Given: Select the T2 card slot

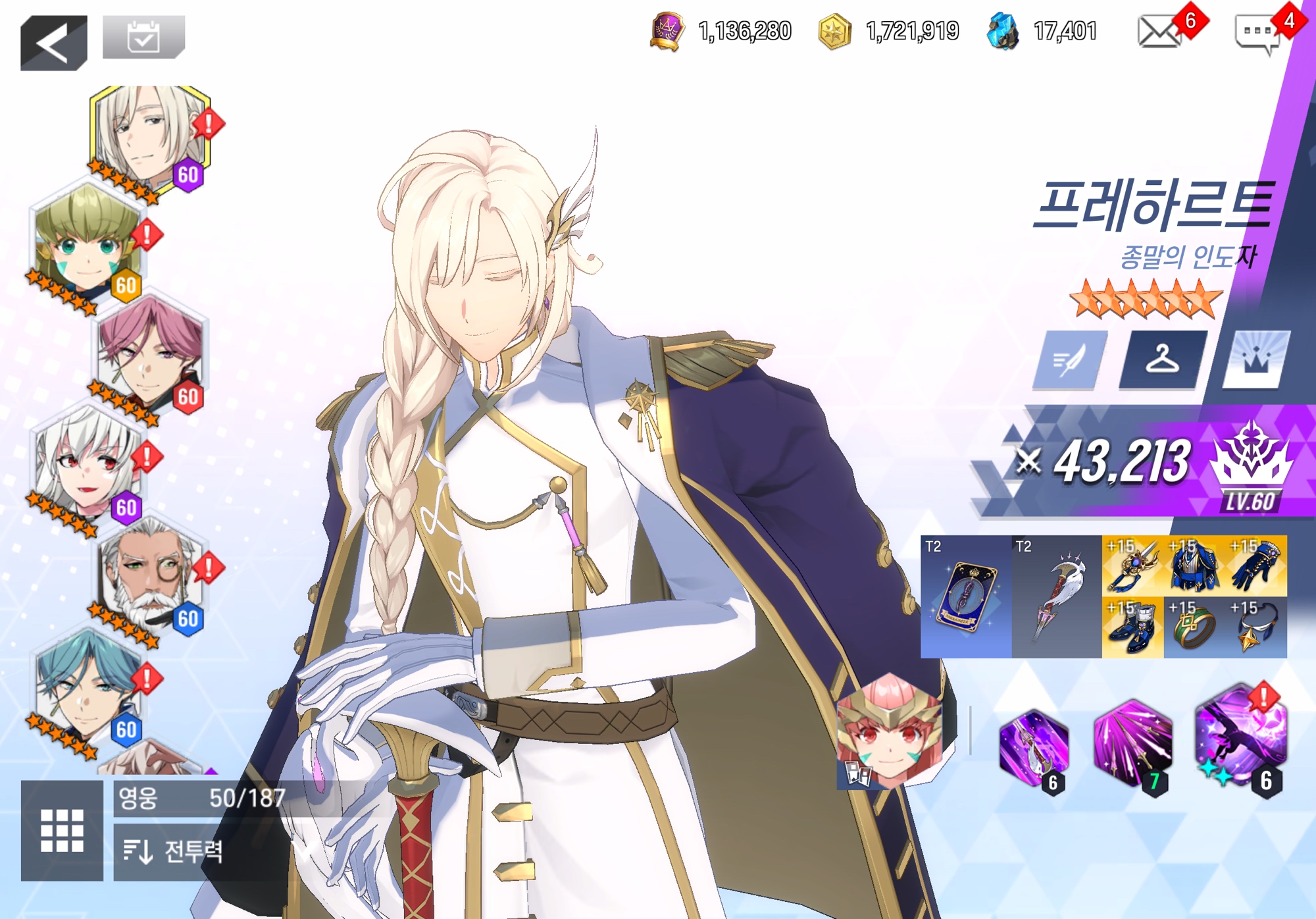Looking at the screenshot, I should coord(965,596).
